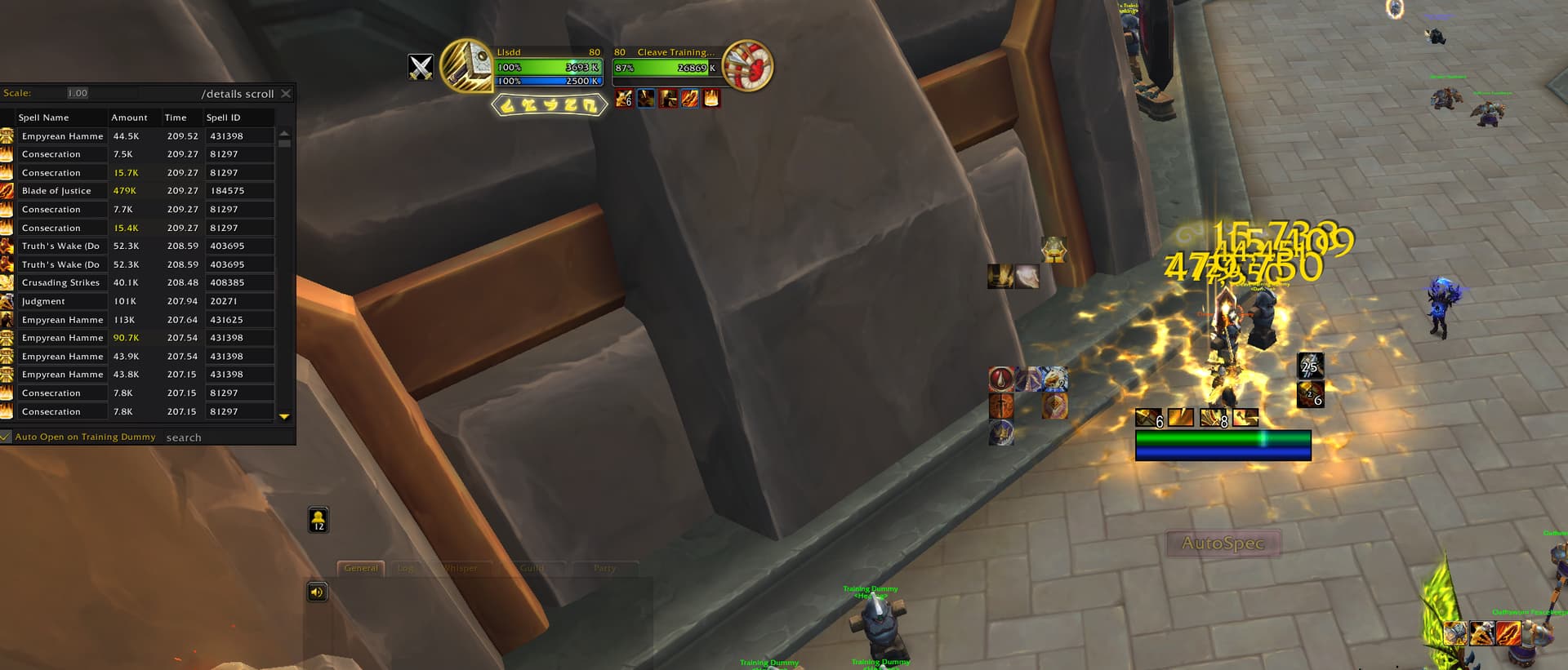Click the Time column header
This screenshot has height=670, width=1568.
(x=176, y=118)
